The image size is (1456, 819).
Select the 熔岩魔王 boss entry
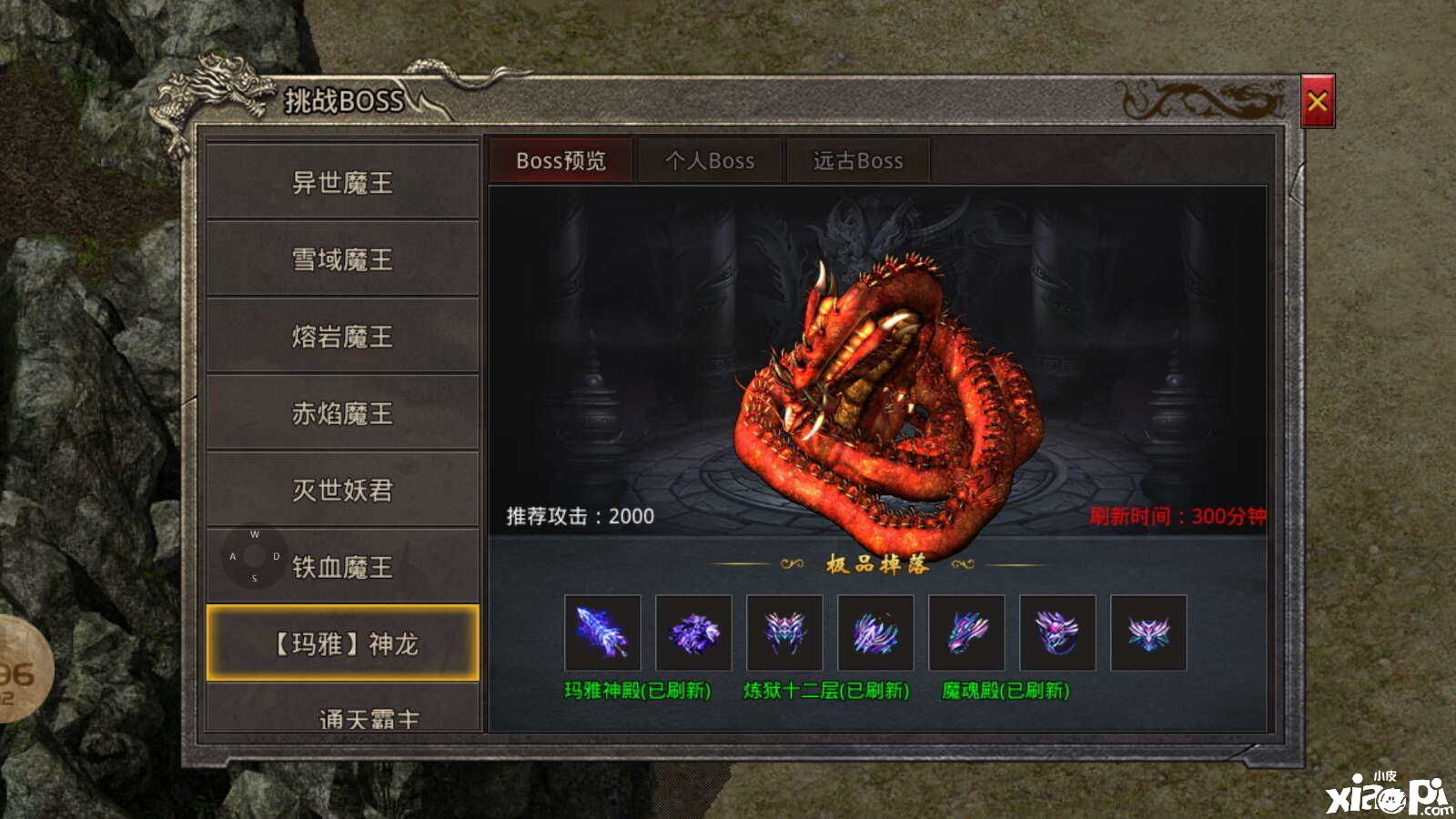pos(342,337)
